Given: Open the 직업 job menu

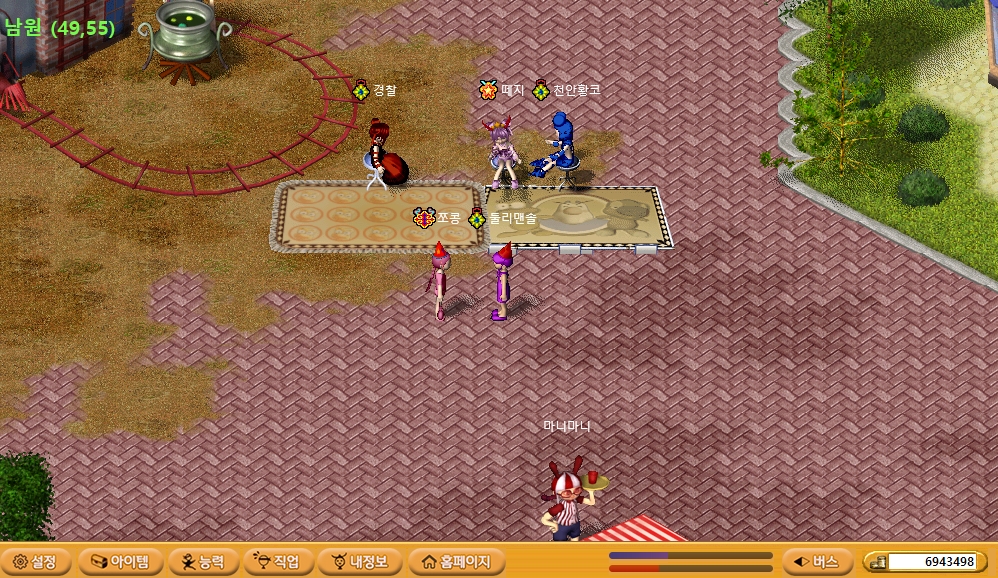Looking at the screenshot, I should 278,561.
